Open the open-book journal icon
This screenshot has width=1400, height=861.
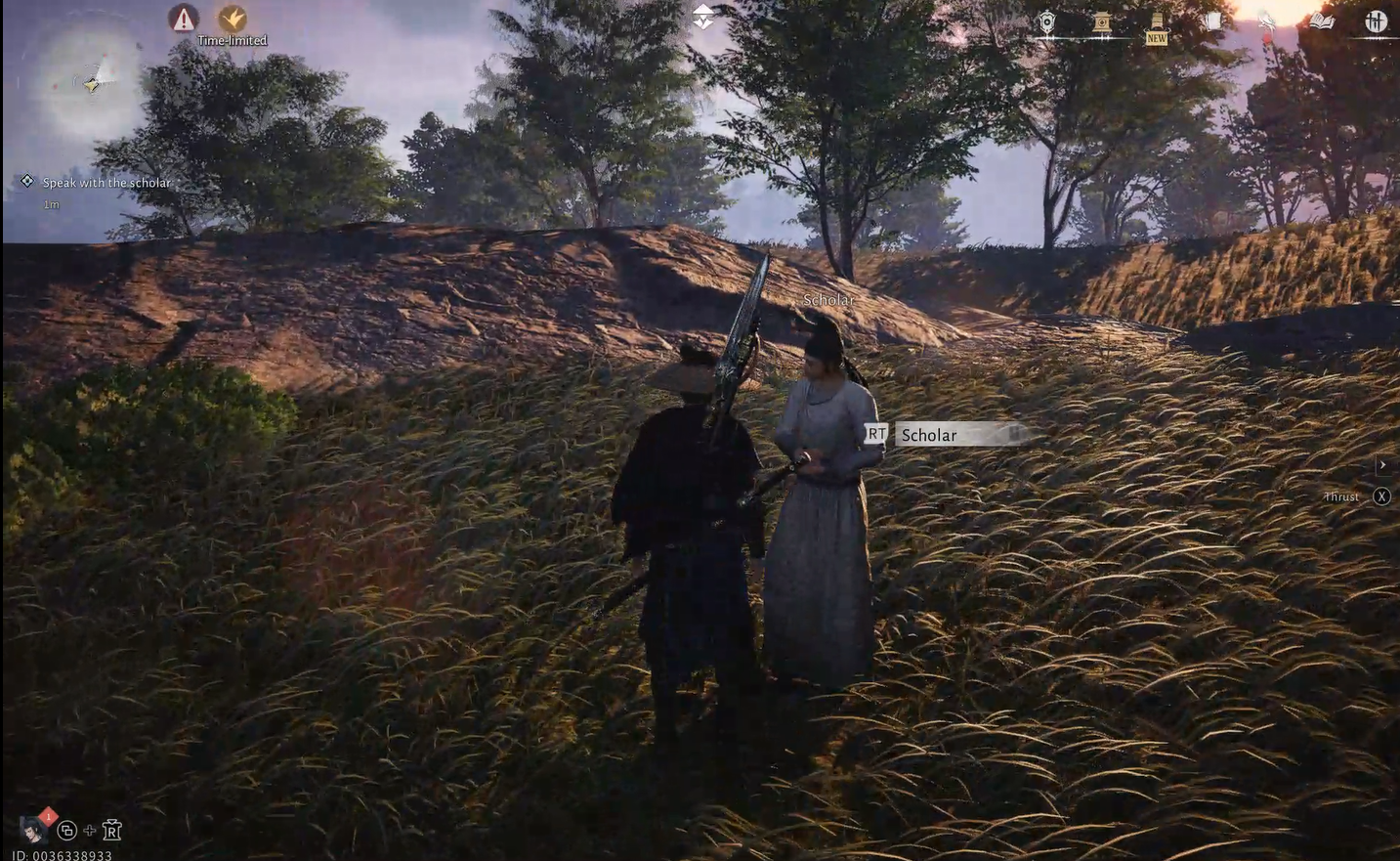point(1323,22)
